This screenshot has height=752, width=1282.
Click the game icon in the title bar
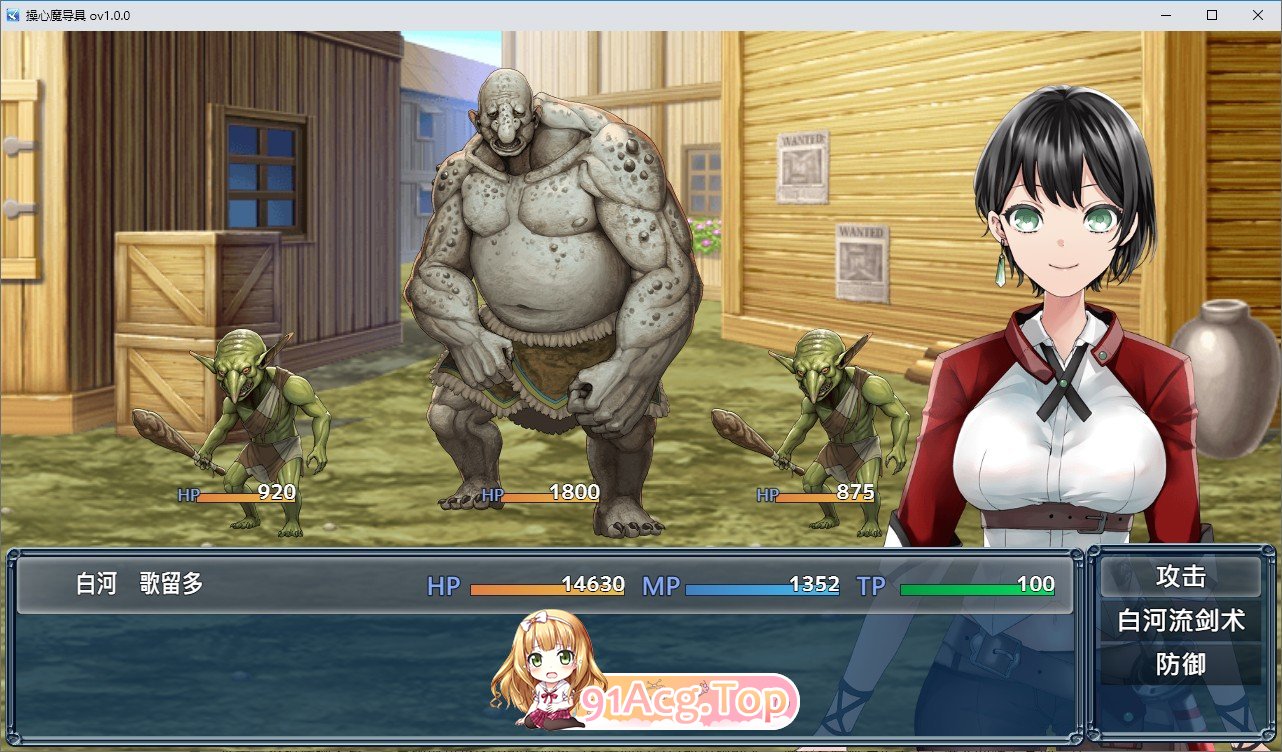coord(12,15)
